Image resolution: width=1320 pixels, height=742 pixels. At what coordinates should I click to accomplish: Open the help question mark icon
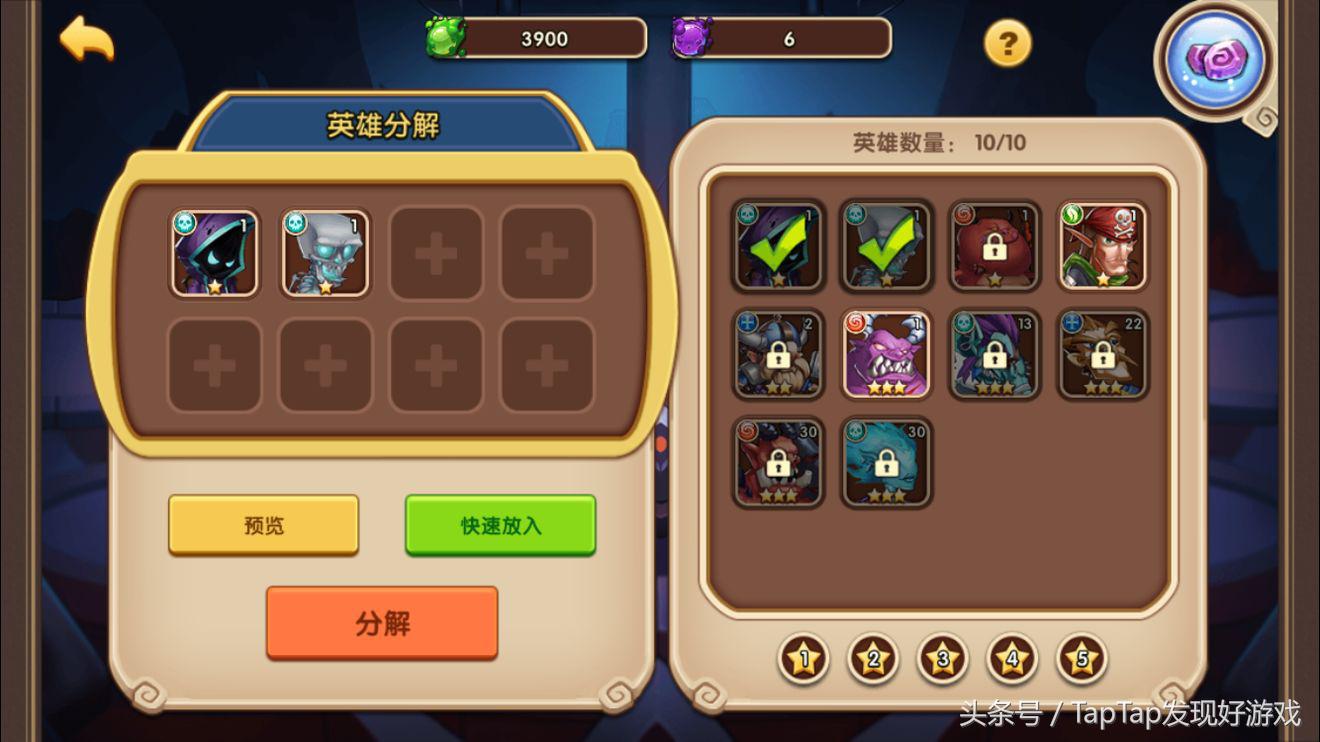[x=1008, y=42]
